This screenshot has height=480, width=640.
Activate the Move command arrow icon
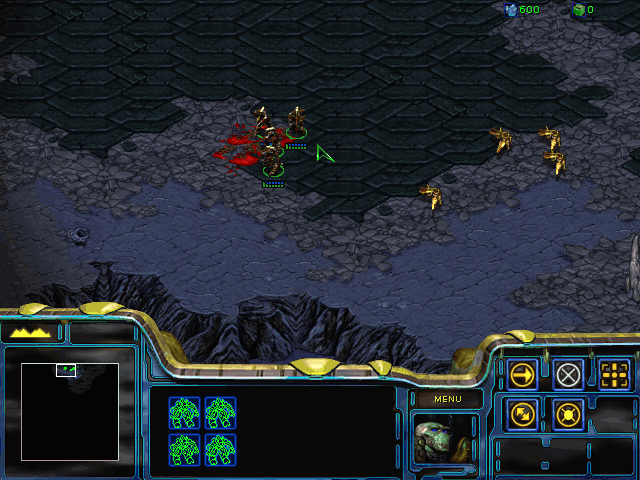click(x=522, y=375)
